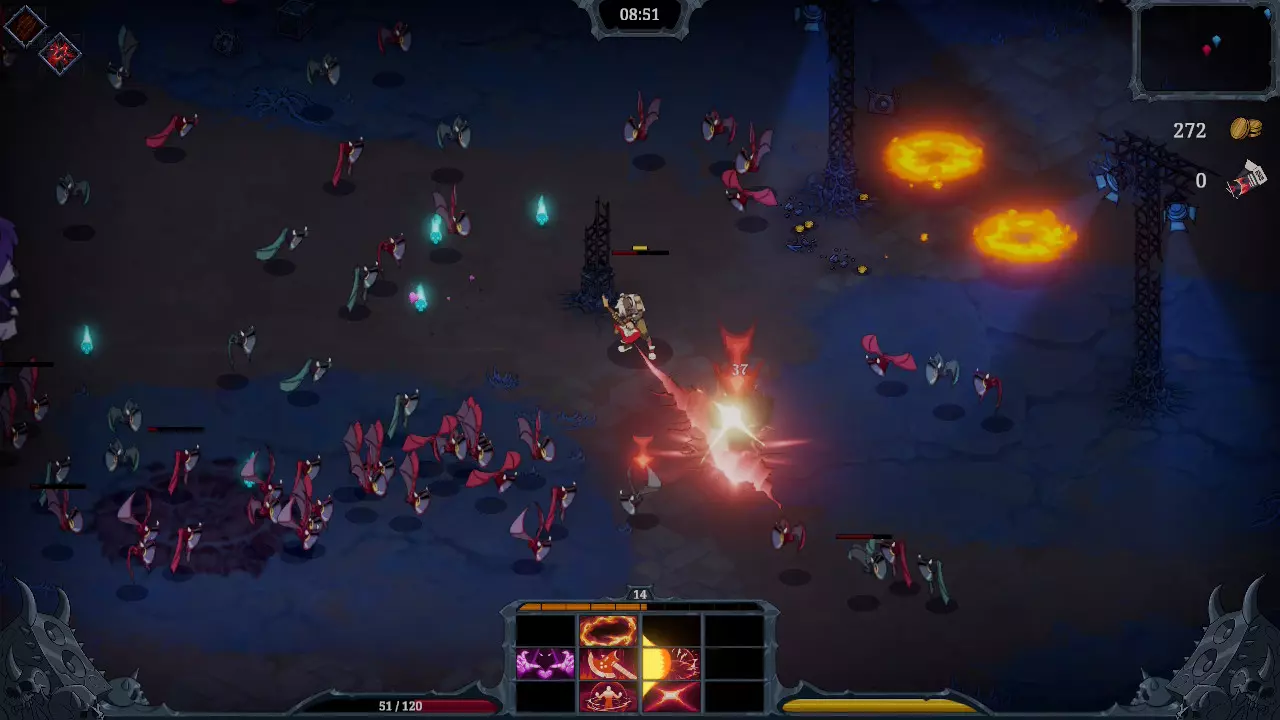Image resolution: width=1280 pixels, height=720 pixels.
Task: Click the claw-scratch diamond buff icon
Action: tap(24, 26)
